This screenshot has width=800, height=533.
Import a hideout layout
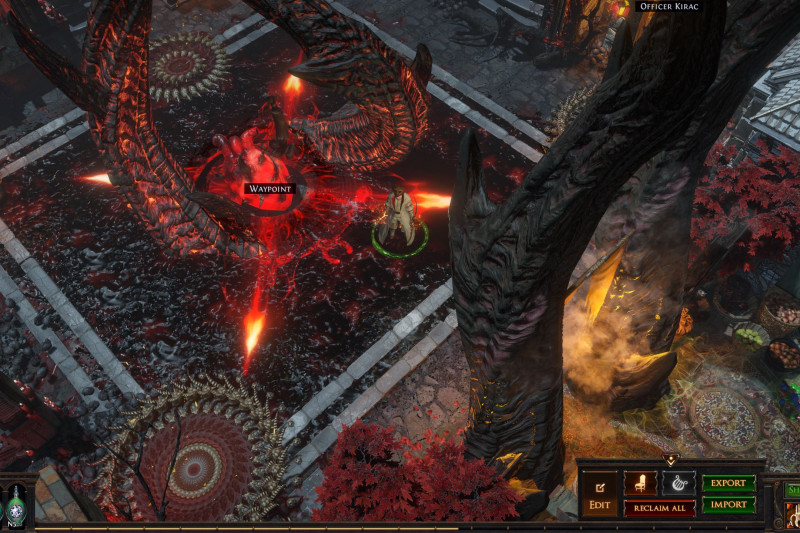(x=728, y=505)
